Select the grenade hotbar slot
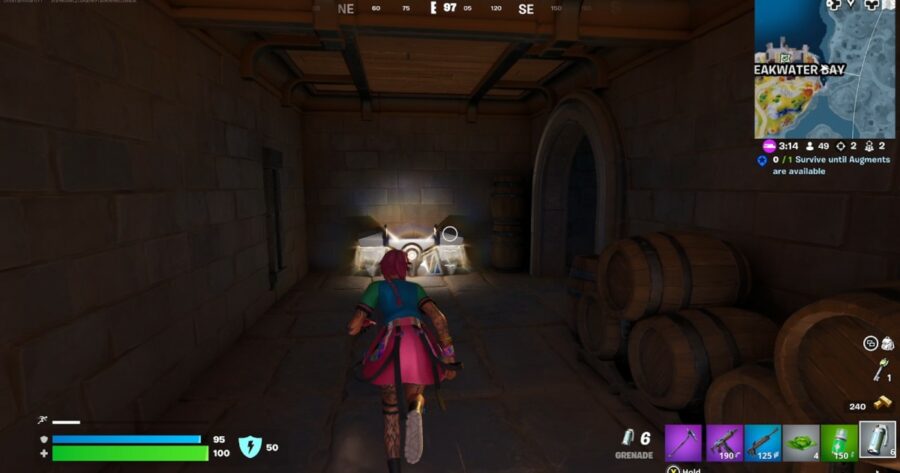The width and height of the screenshot is (900, 473). 876,442
